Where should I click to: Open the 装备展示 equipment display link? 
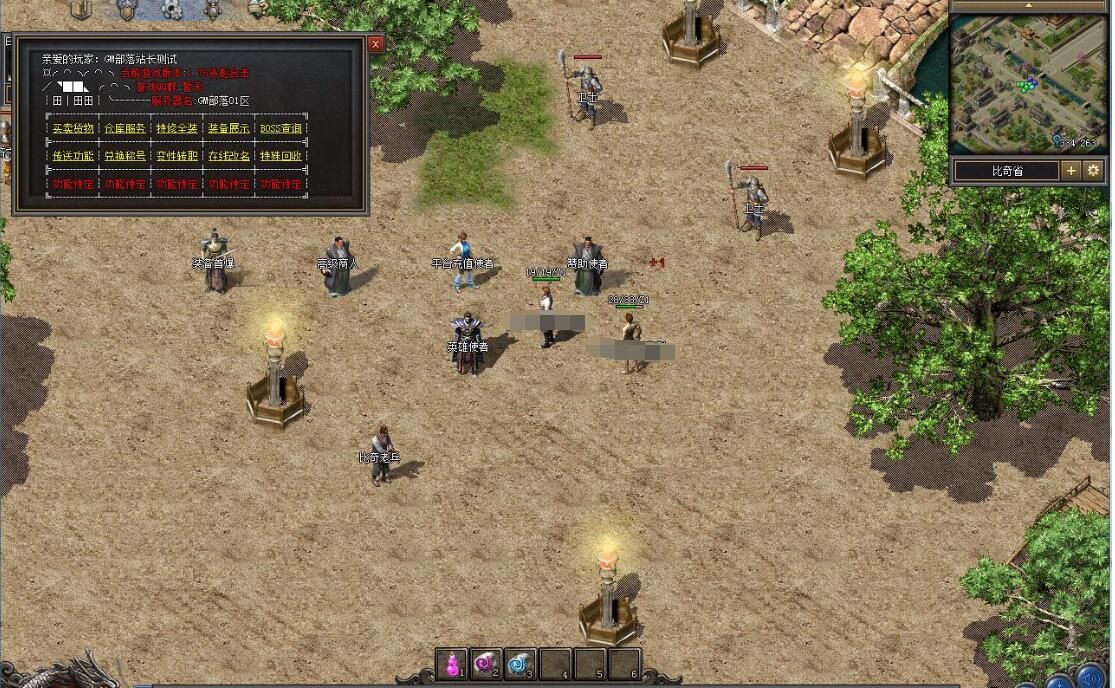point(229,129)
